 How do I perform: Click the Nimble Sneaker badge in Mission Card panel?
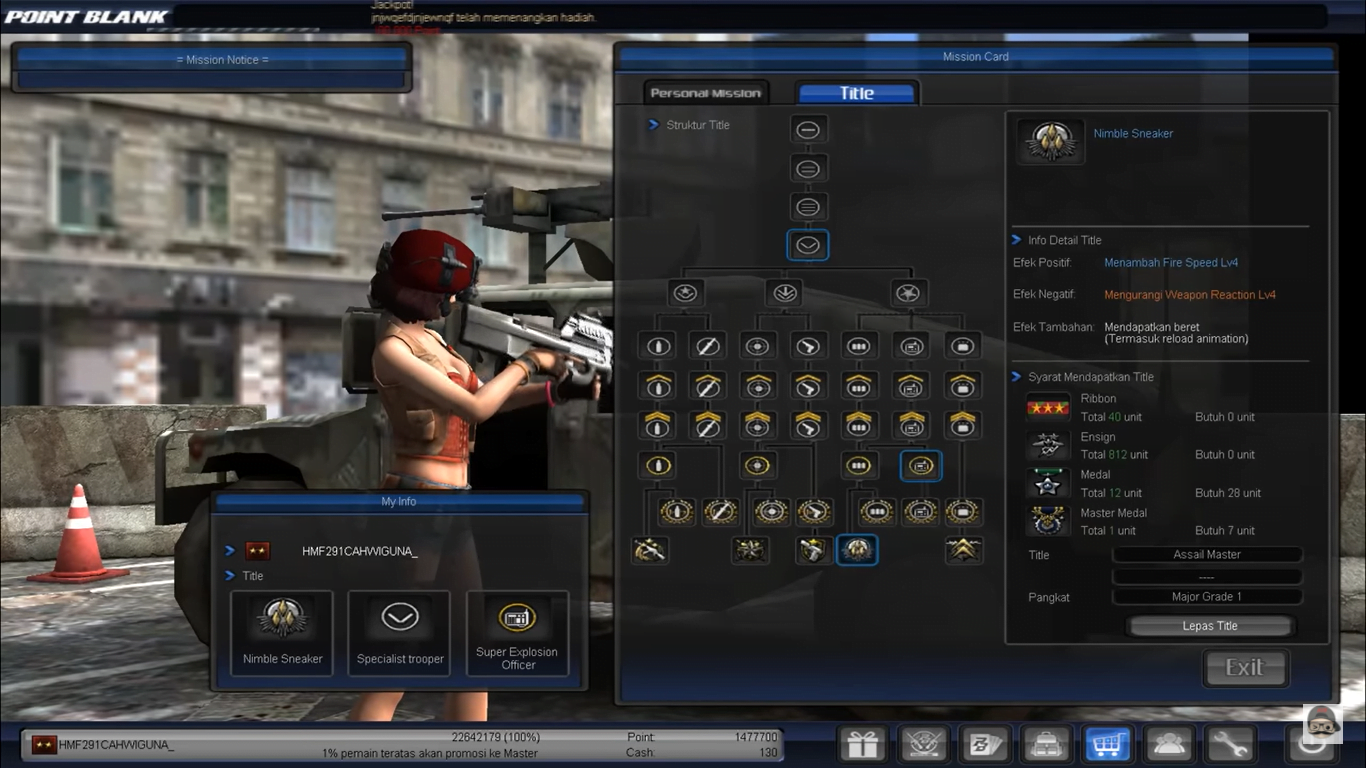1049,140
